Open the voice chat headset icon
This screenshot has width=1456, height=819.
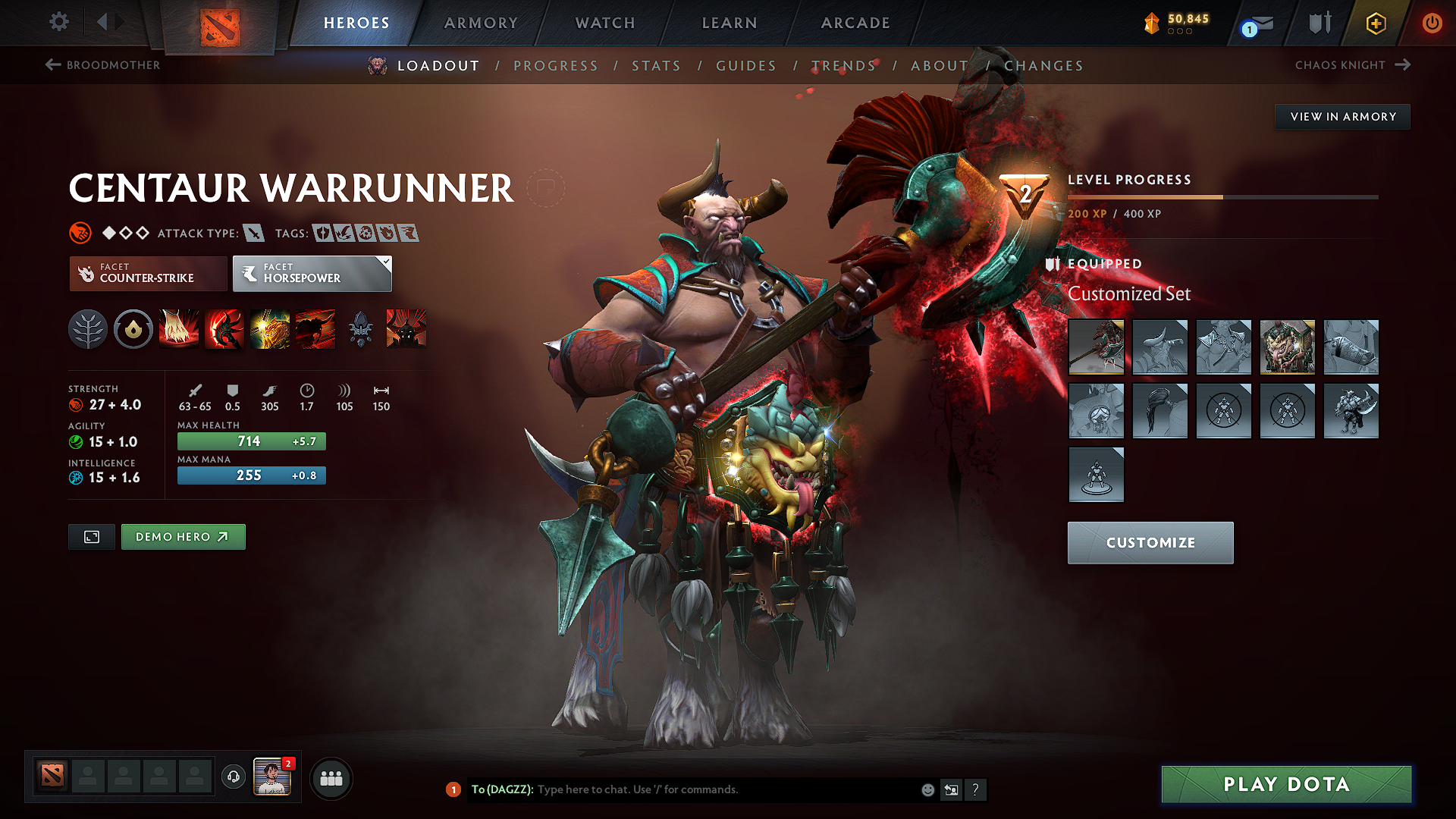click(x=234, y=778)
